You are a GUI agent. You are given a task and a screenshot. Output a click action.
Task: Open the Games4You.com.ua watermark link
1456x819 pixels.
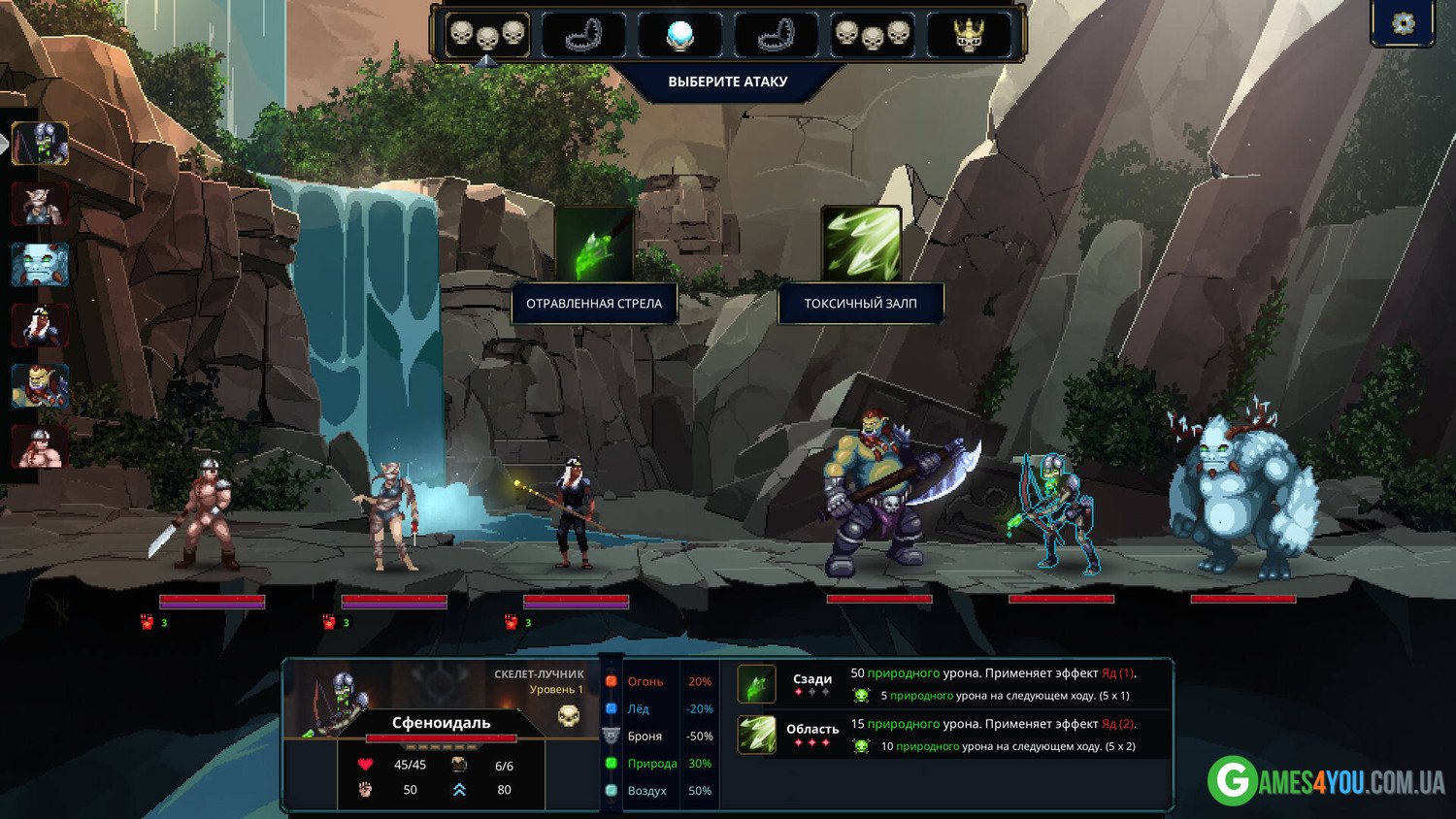(1326, 780)
